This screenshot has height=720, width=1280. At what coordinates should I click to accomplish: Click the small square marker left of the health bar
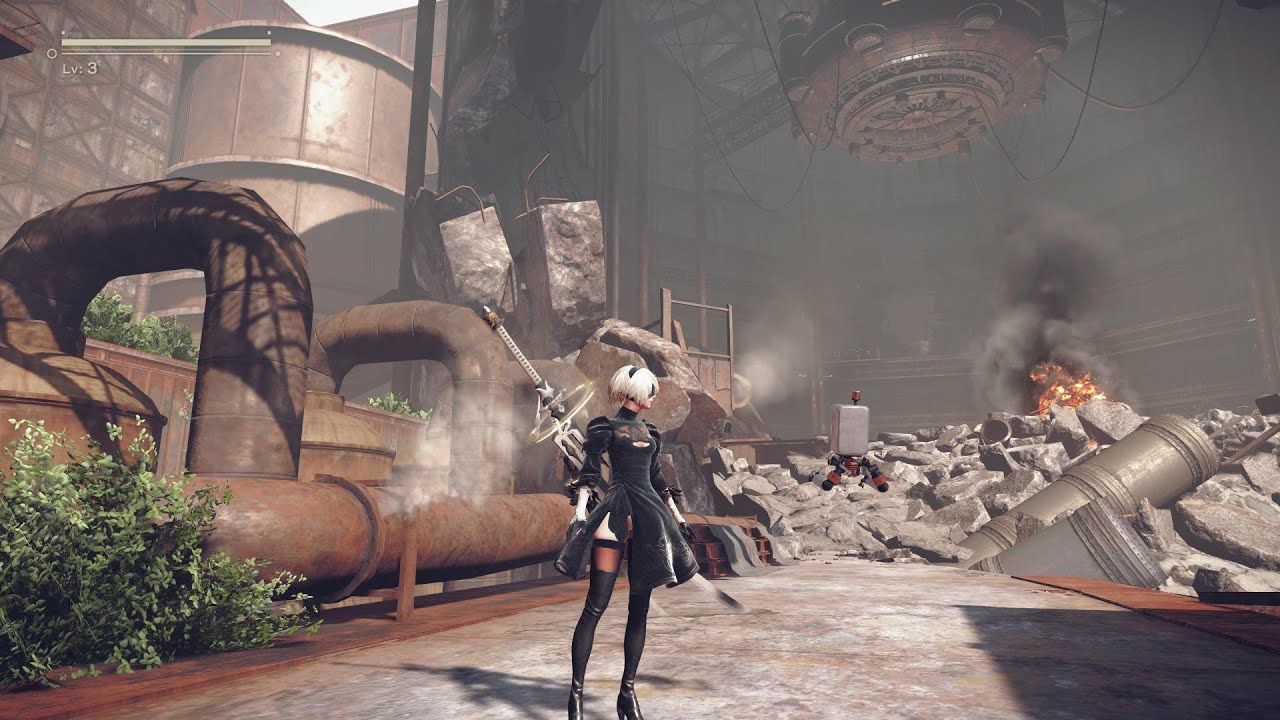[63, 31]
